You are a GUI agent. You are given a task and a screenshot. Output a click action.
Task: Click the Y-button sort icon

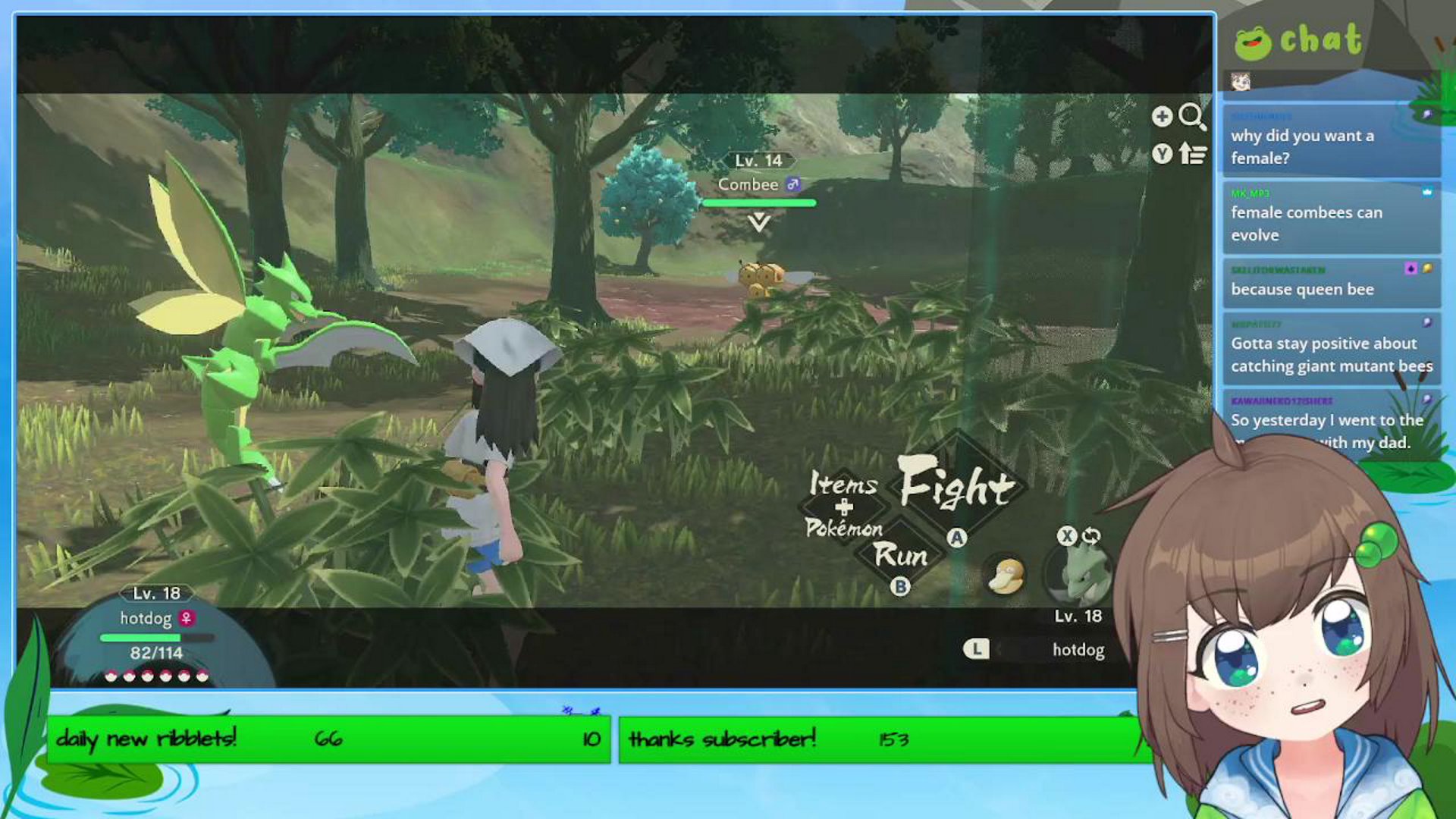pos(1163,153)
